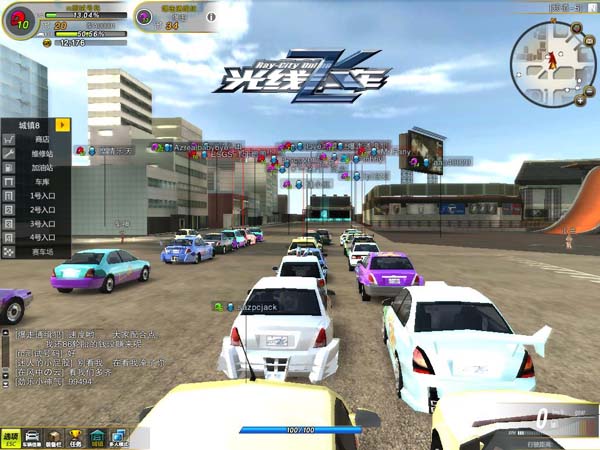Select 维修站 repair station in the list
The height and width of the screenshot is (450, 600).
[41, 154]
